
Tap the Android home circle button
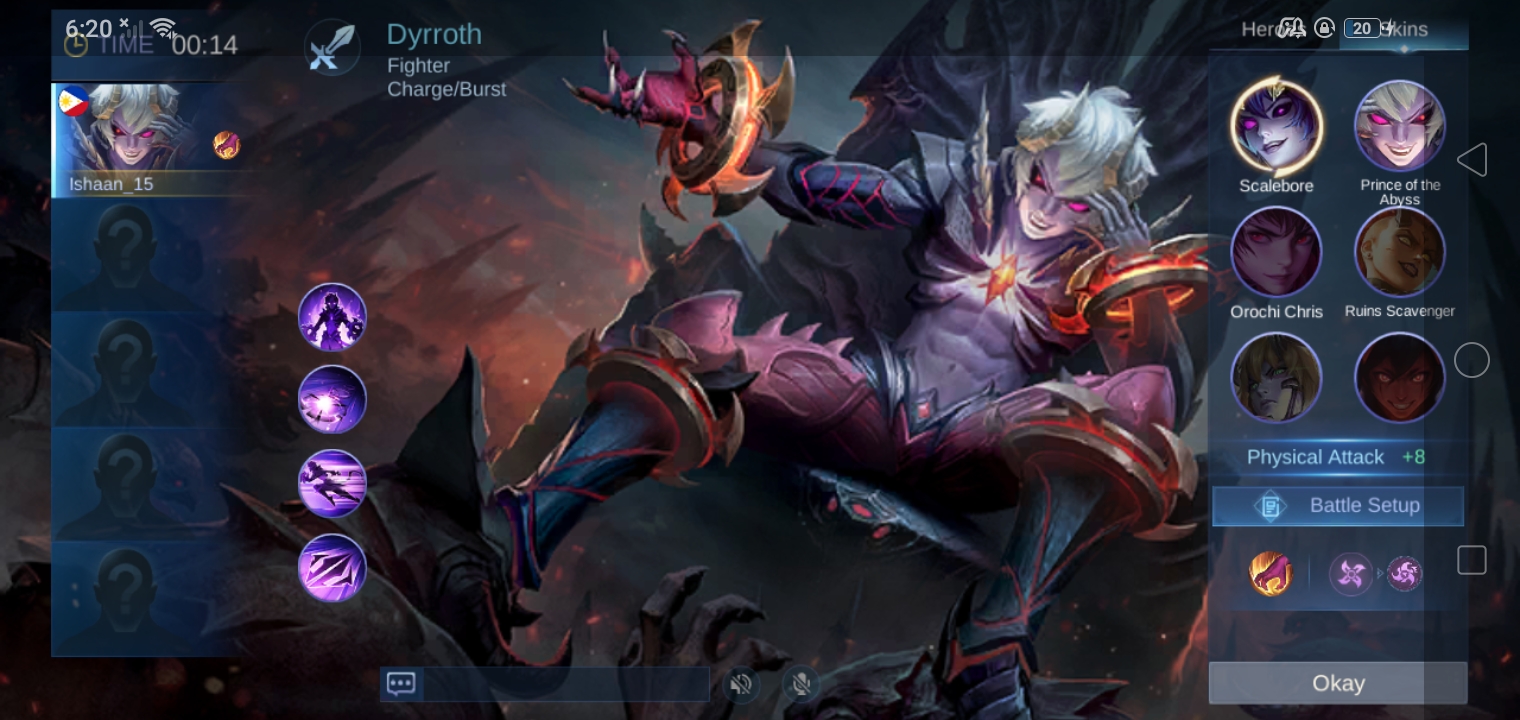click(x=1471, y=360)
